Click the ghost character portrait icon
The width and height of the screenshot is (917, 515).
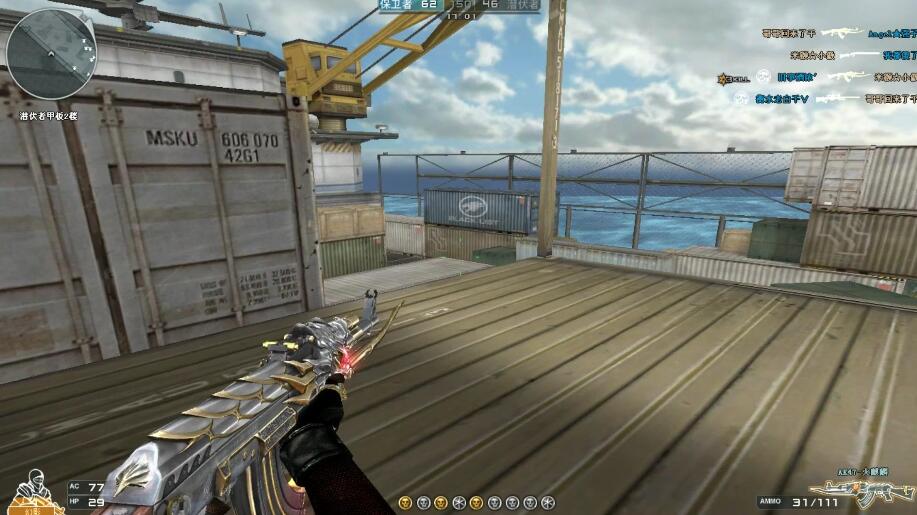[33, 489]
